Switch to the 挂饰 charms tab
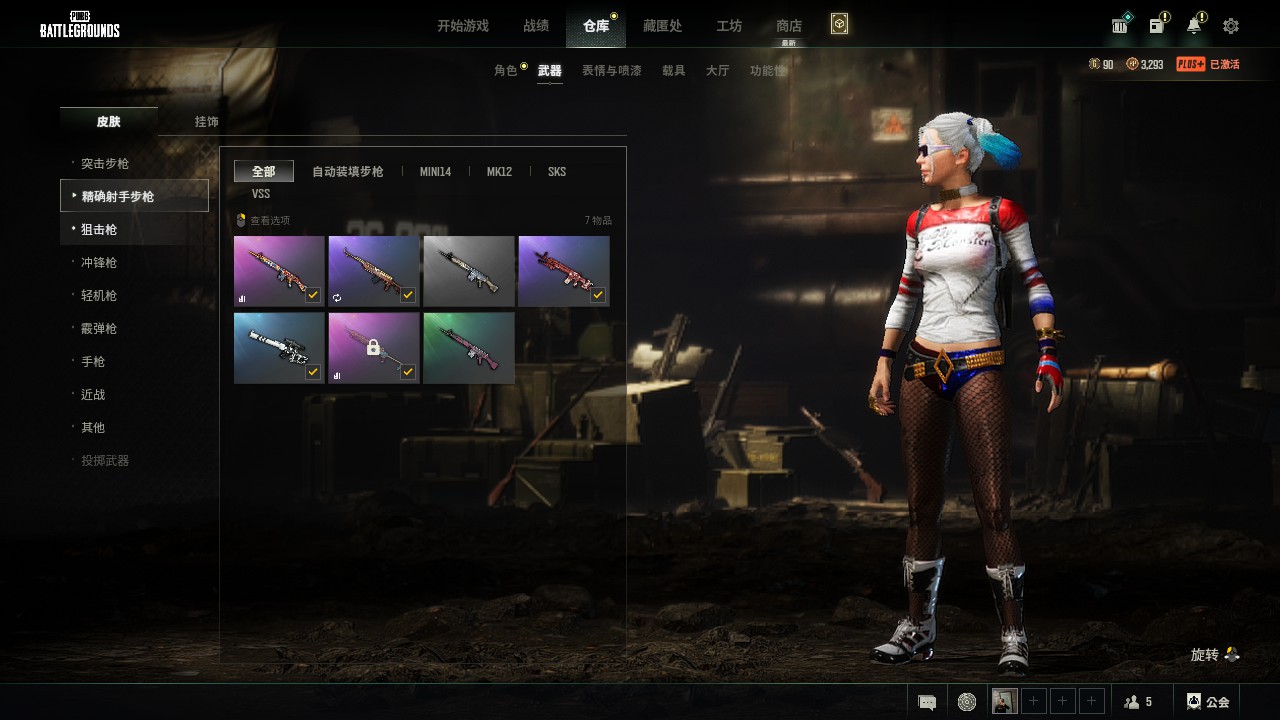The image size is (1280, 720). coord(206,122)
